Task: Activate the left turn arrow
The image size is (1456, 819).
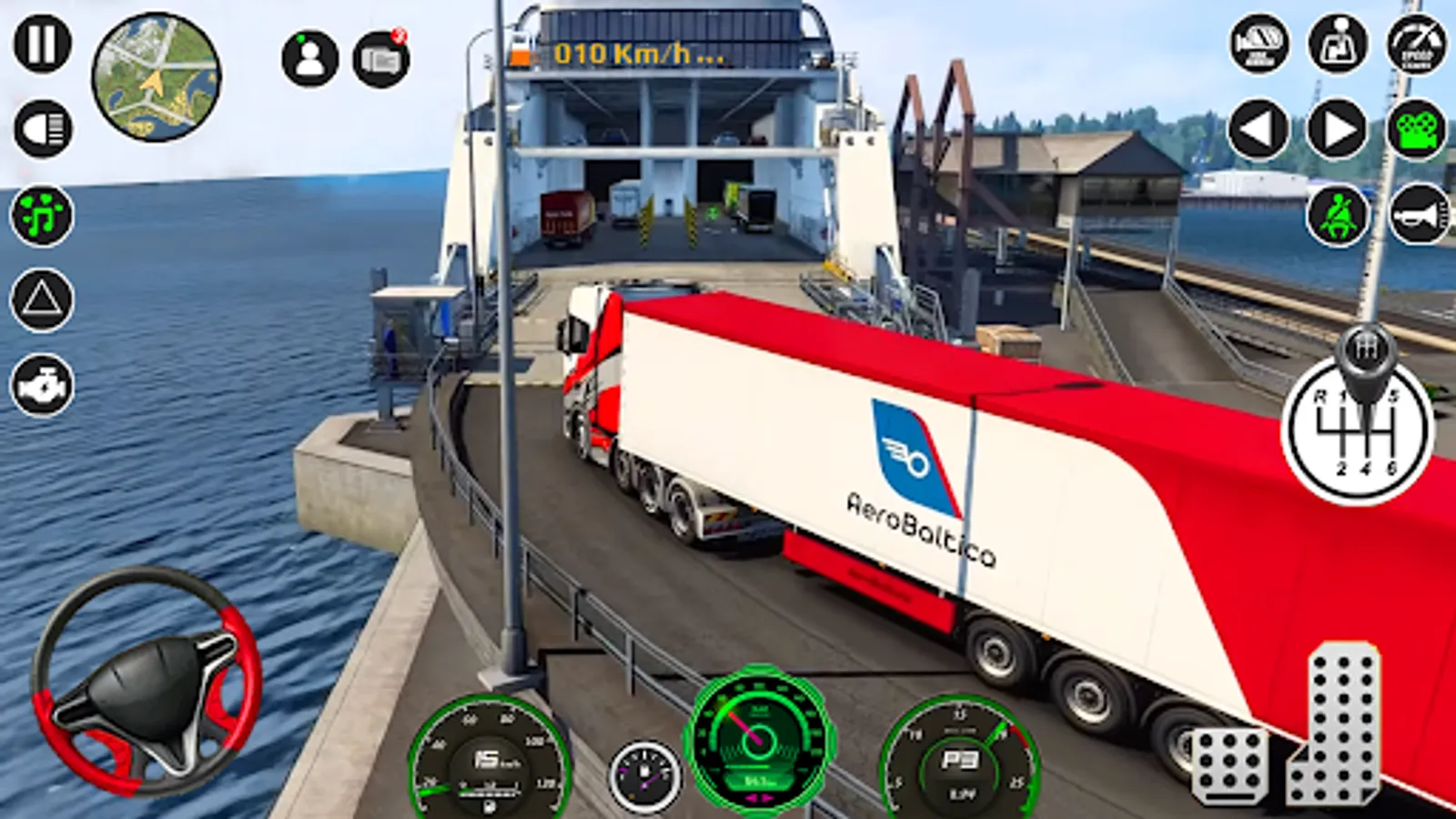Action: (x=1259, y=129)
